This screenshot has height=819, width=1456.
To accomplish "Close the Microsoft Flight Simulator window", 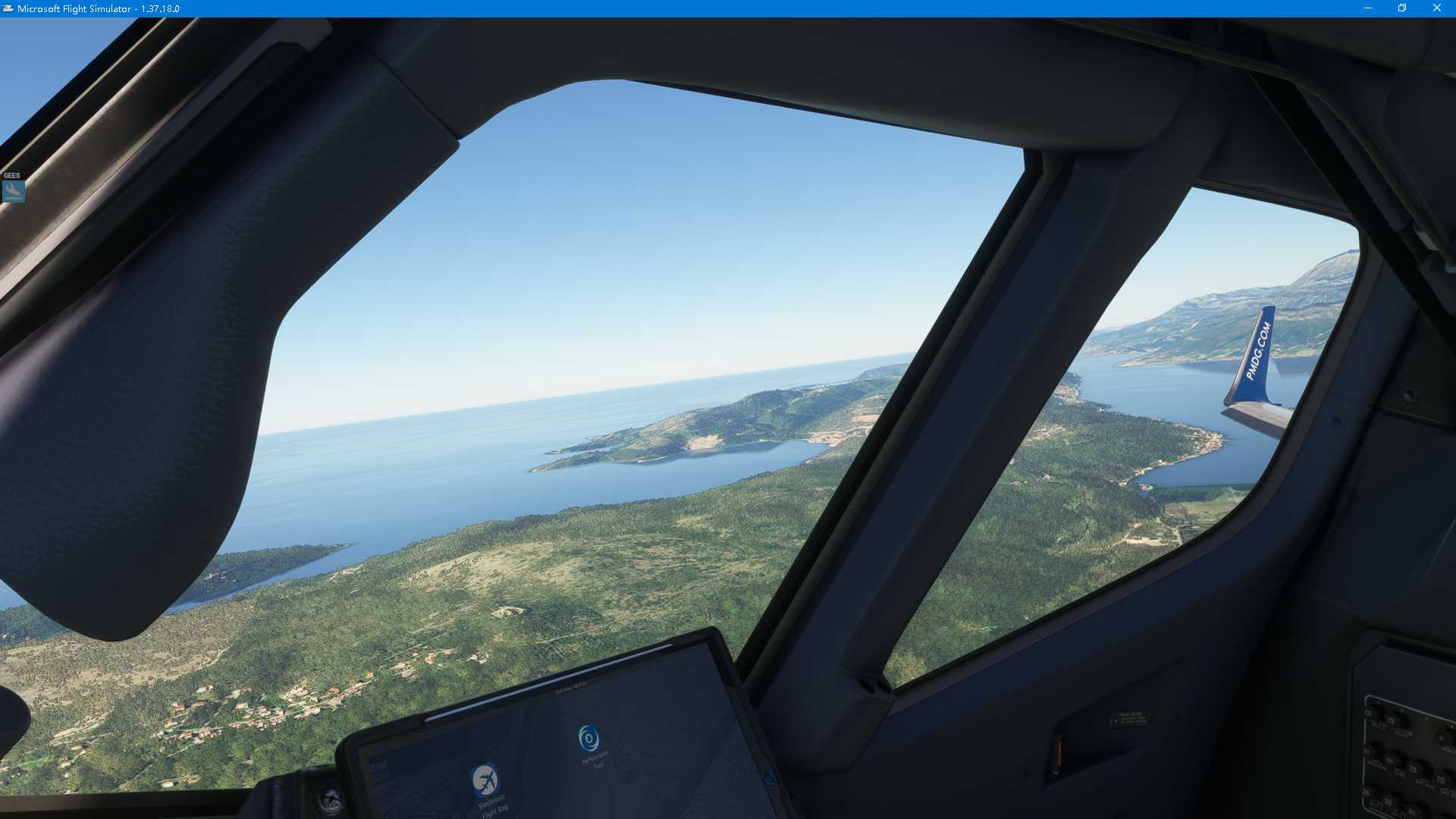I will (x=1436, y=8).
